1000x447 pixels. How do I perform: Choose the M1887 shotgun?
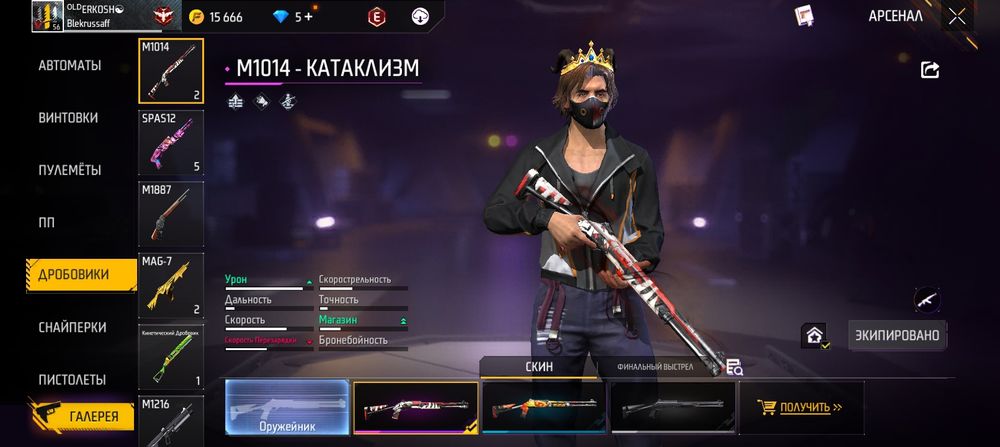(x=171, y=213)
